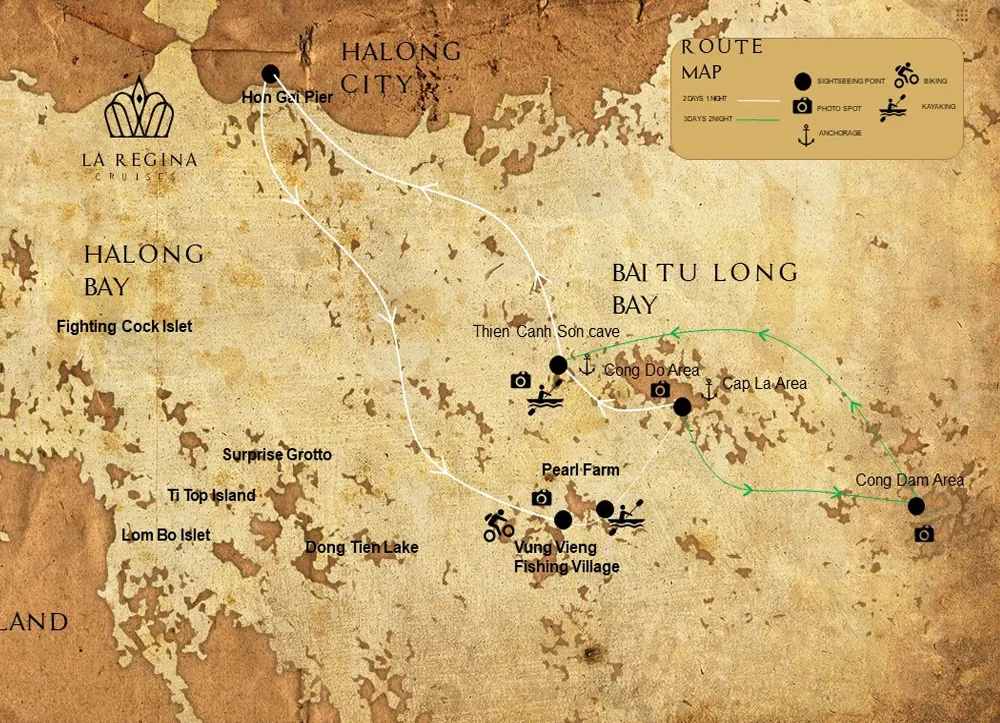Image resolution: width=1000 pixels, height=723 pixels.
Task: Click the biking icon beside Vung Vieng
Action: (x=498, y=525)
